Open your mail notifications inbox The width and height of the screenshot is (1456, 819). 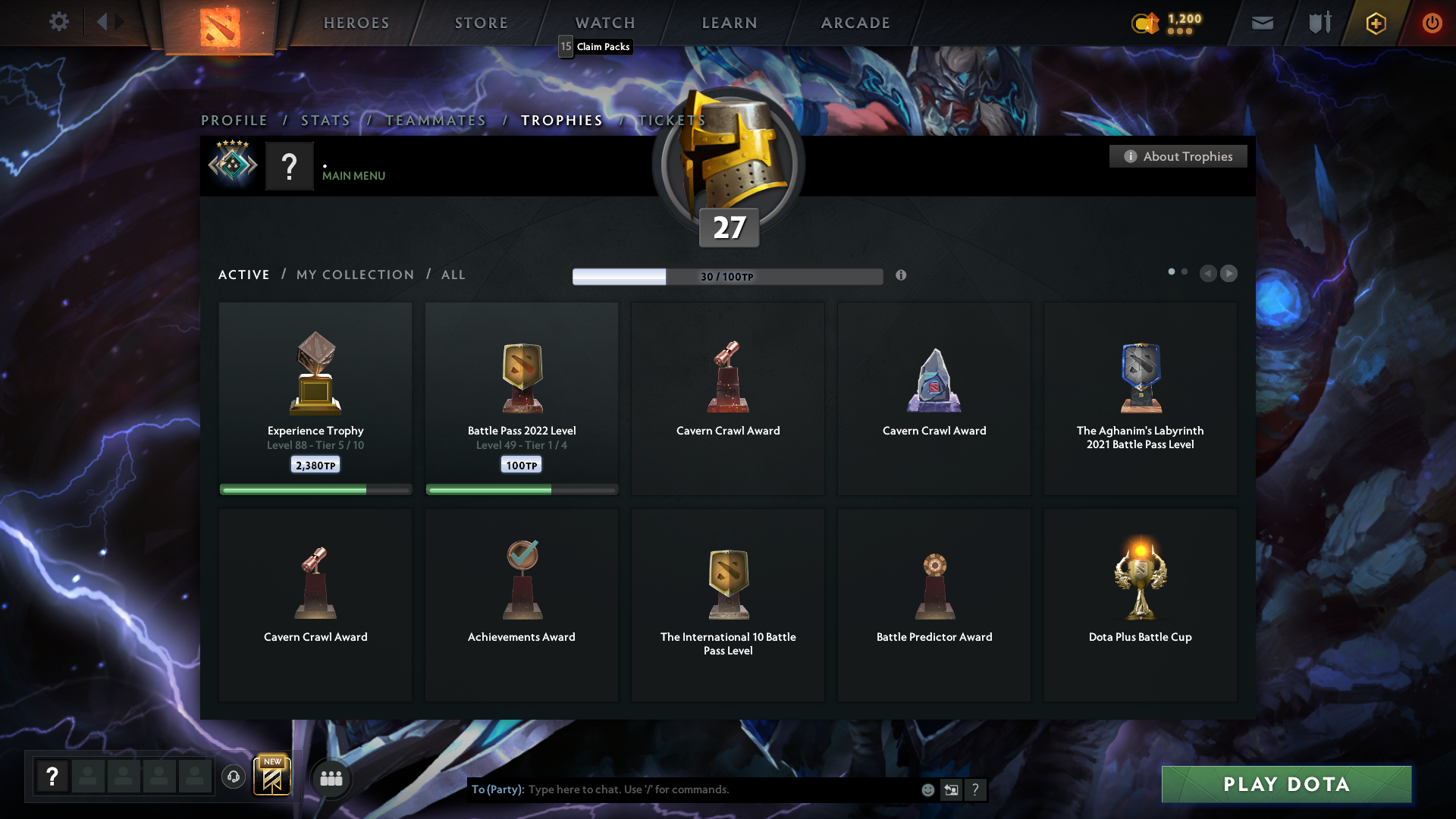pyautogui.click(x=1262, y=22)
